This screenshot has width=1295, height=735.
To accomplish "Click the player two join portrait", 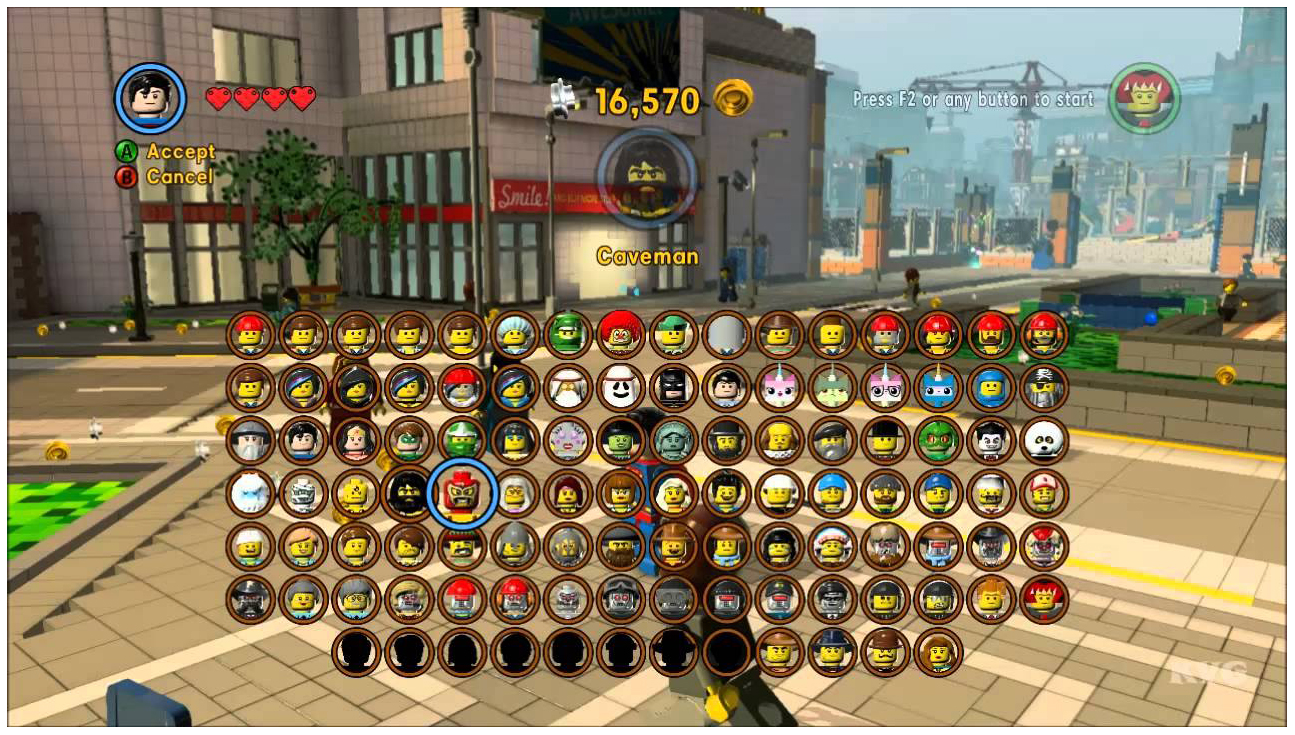I will coord(1144,98).
